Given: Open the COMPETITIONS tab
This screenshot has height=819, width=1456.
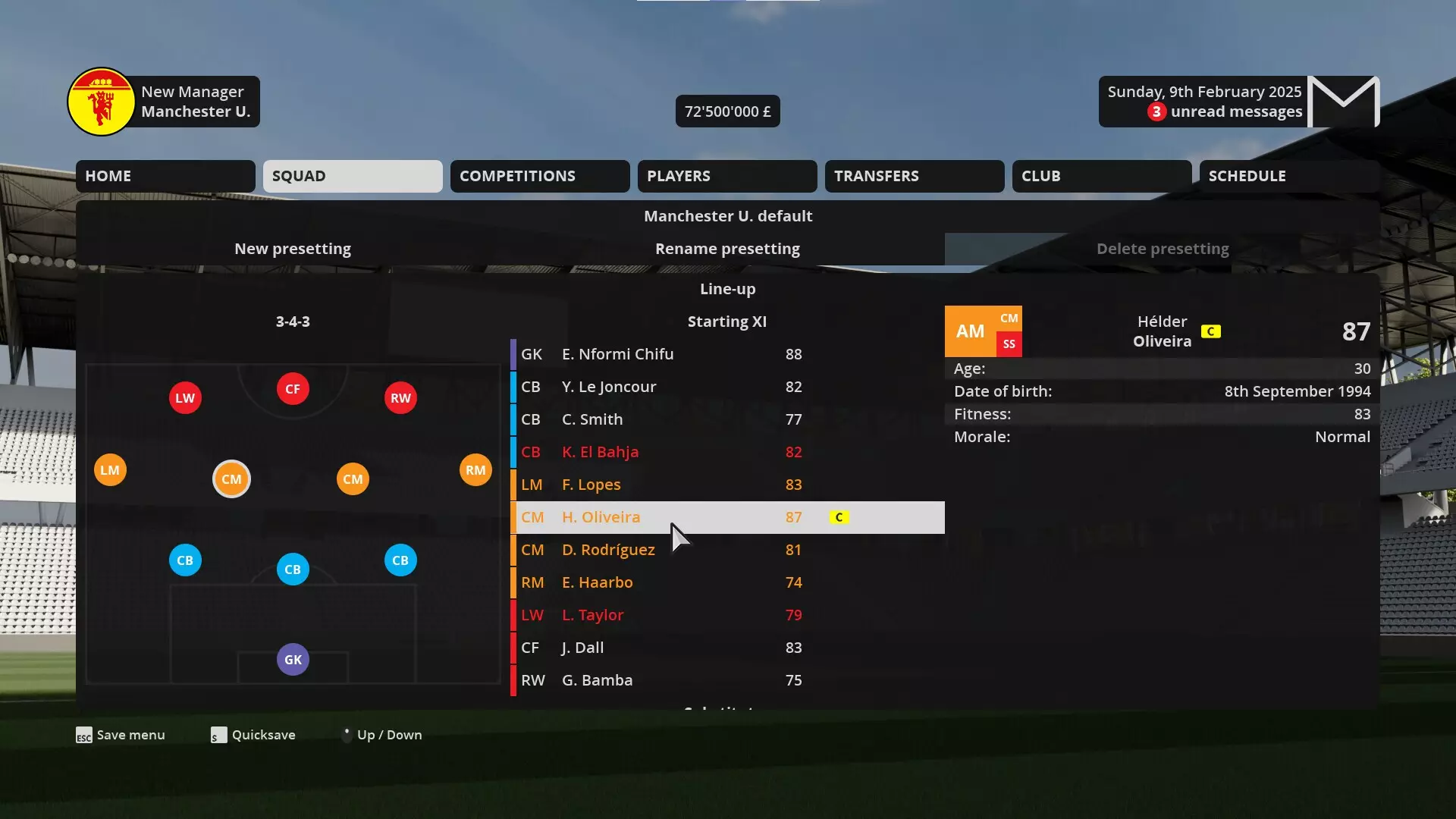Looking at the screenshot, I should pos(539,176).
